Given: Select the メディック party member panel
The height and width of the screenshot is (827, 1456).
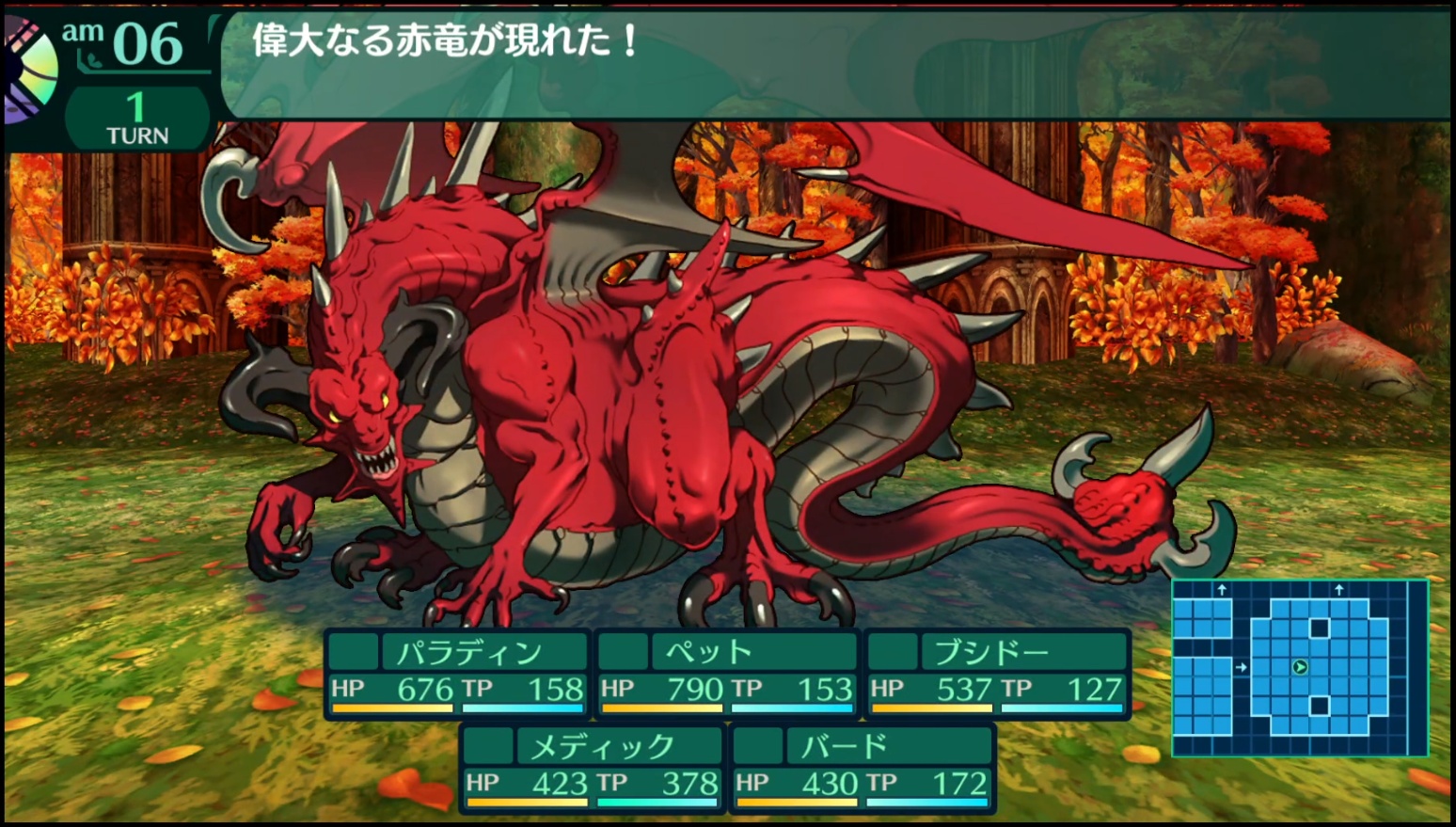Looking at the screenshot, I should [x=592, y=768].
